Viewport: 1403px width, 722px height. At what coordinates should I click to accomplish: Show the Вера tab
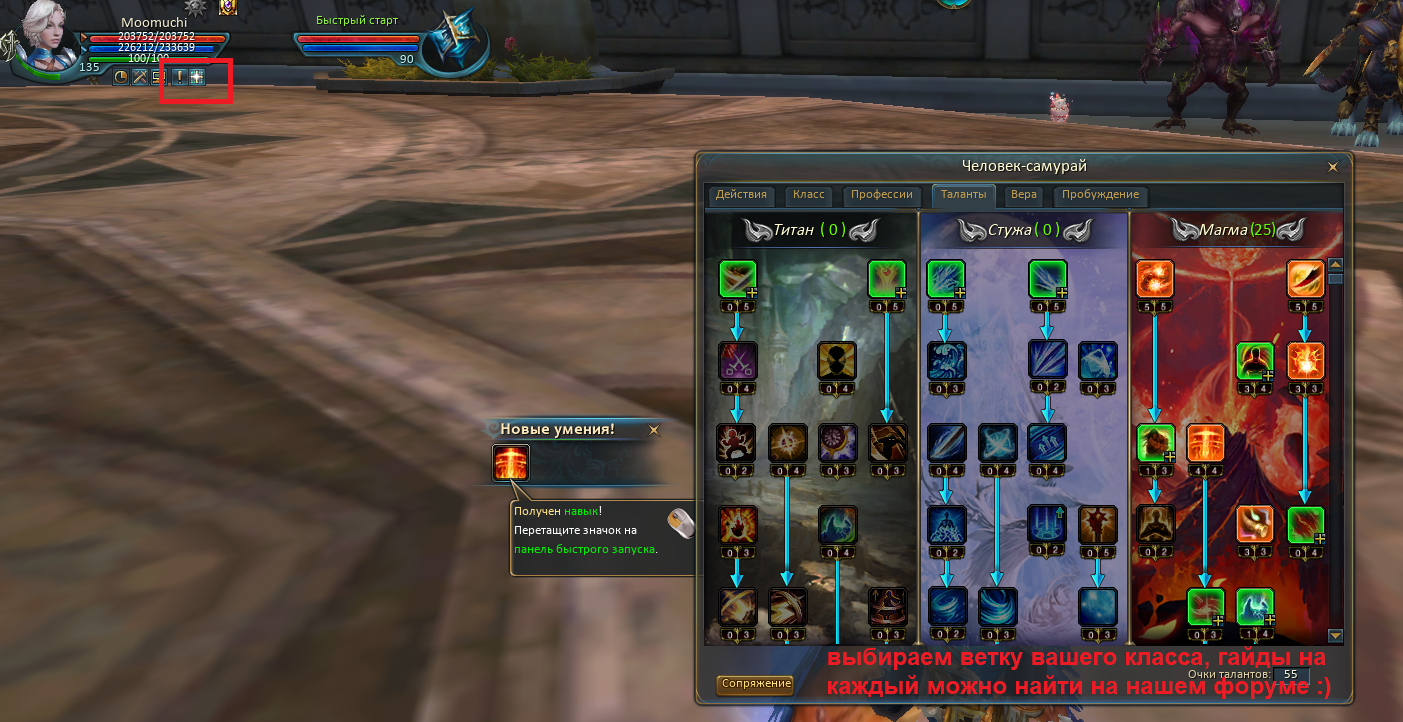1023,195
